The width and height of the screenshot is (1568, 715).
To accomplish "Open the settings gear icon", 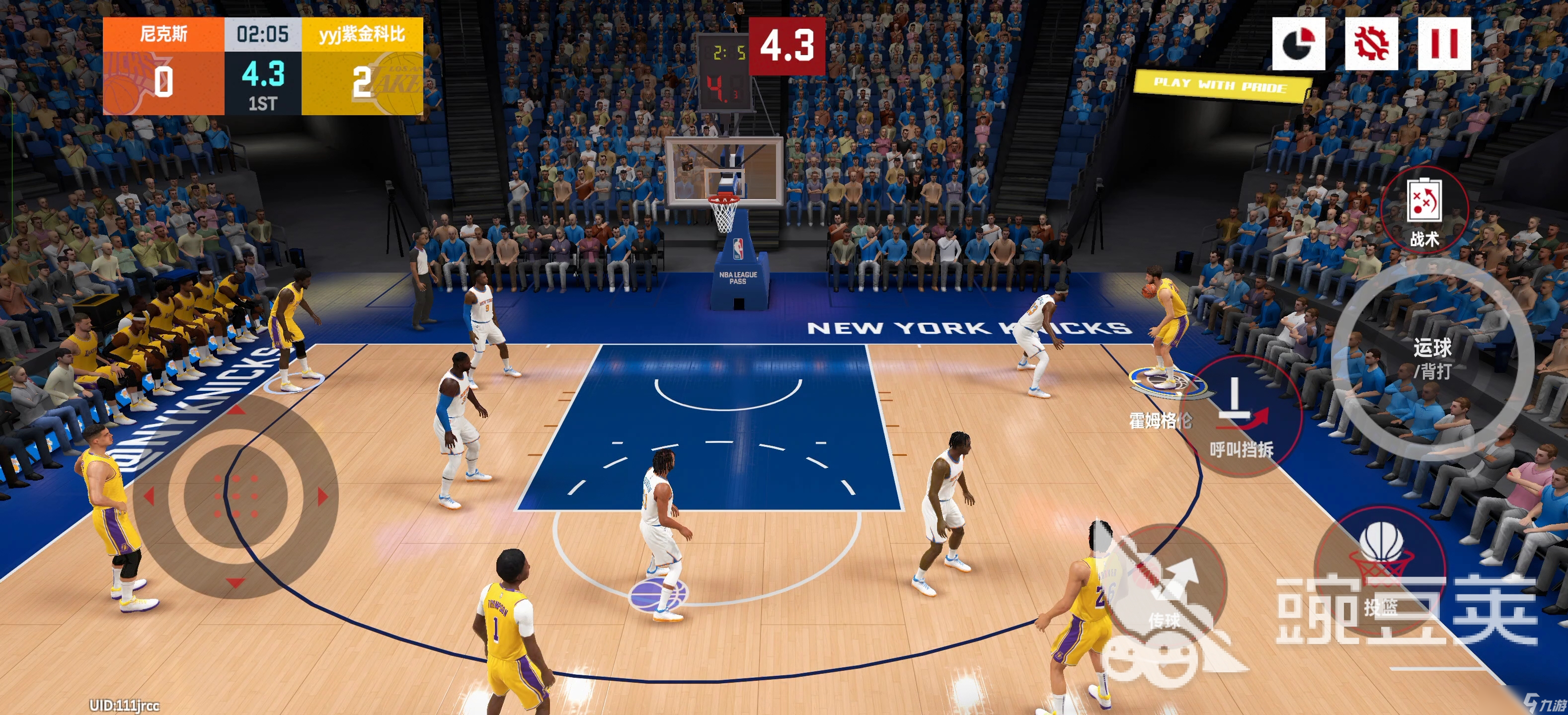I will (x=1371, y=44).
